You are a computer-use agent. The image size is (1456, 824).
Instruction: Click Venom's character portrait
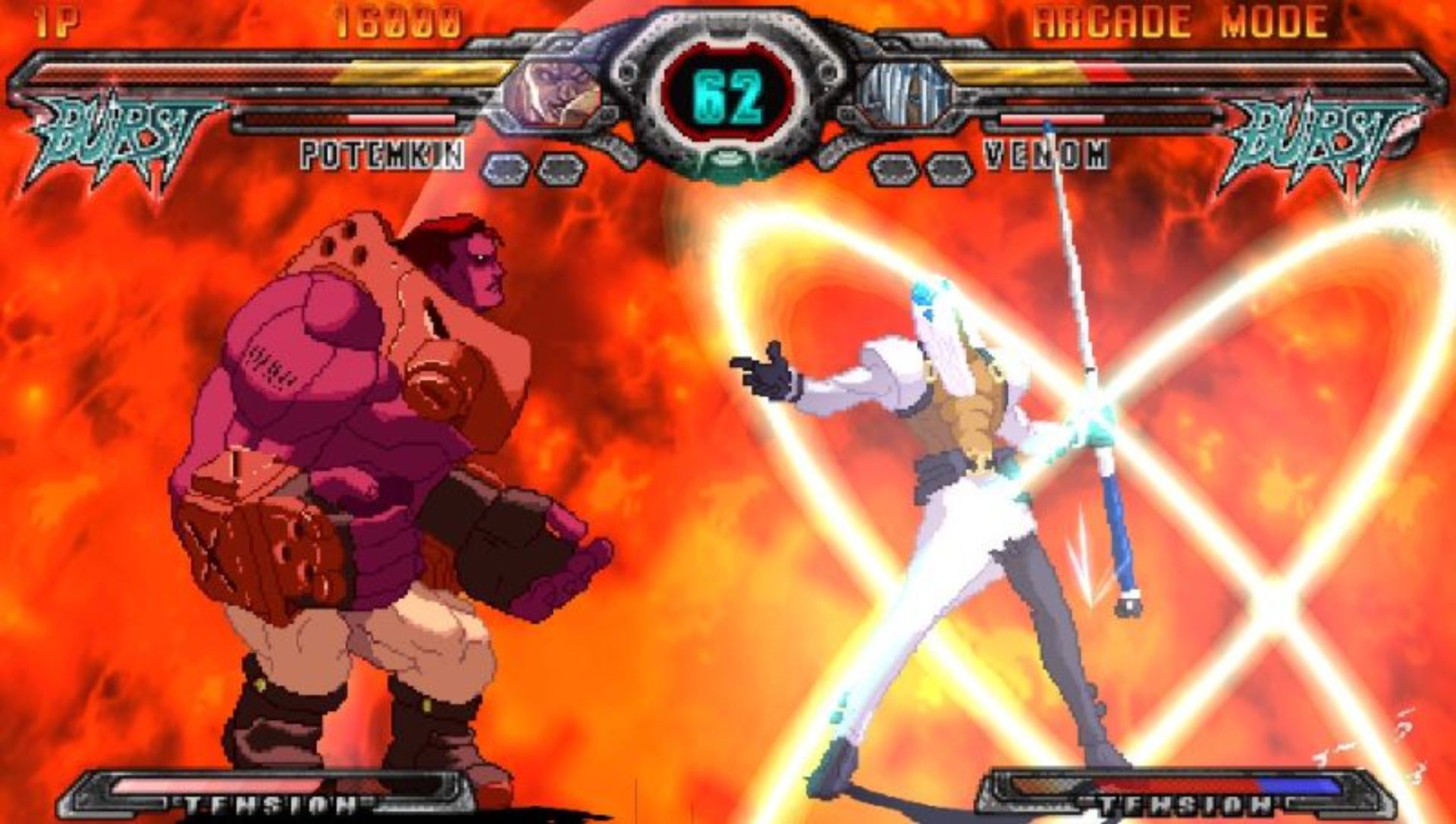904,92
